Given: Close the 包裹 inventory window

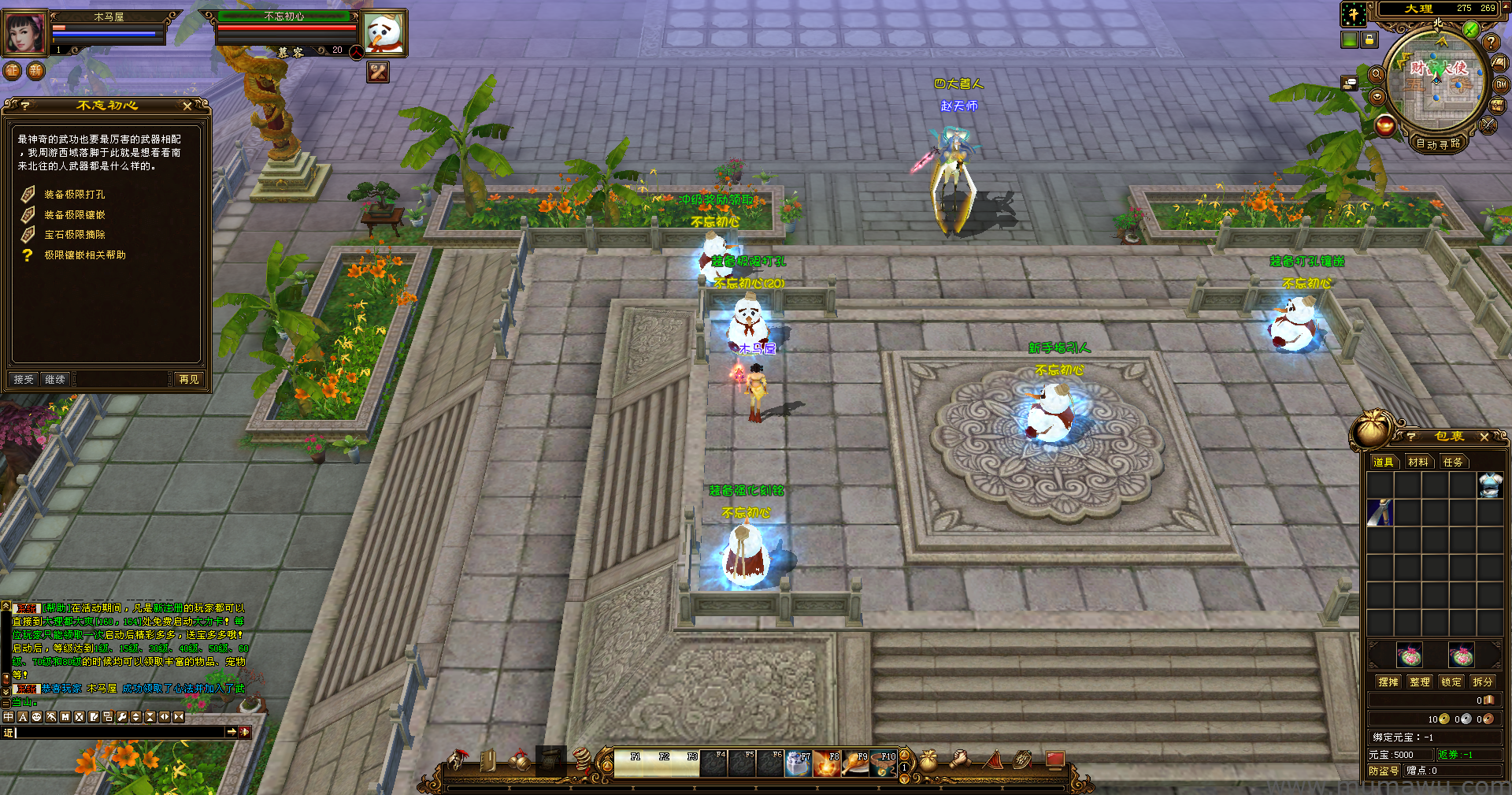Looking at the screenshot, I should [x=1484, y=437].
